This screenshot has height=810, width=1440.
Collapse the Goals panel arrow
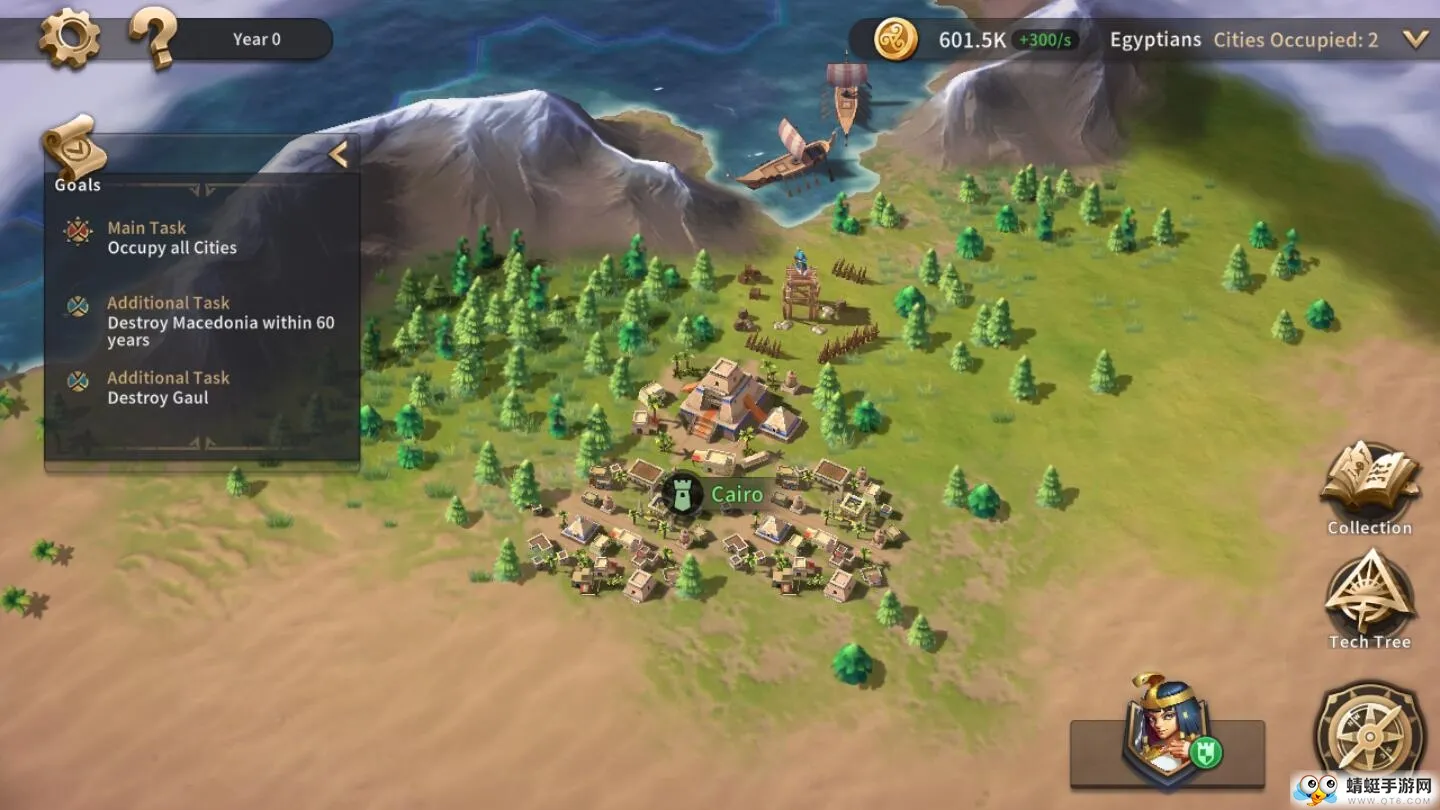pyautogui.click(x=338, y=154)
